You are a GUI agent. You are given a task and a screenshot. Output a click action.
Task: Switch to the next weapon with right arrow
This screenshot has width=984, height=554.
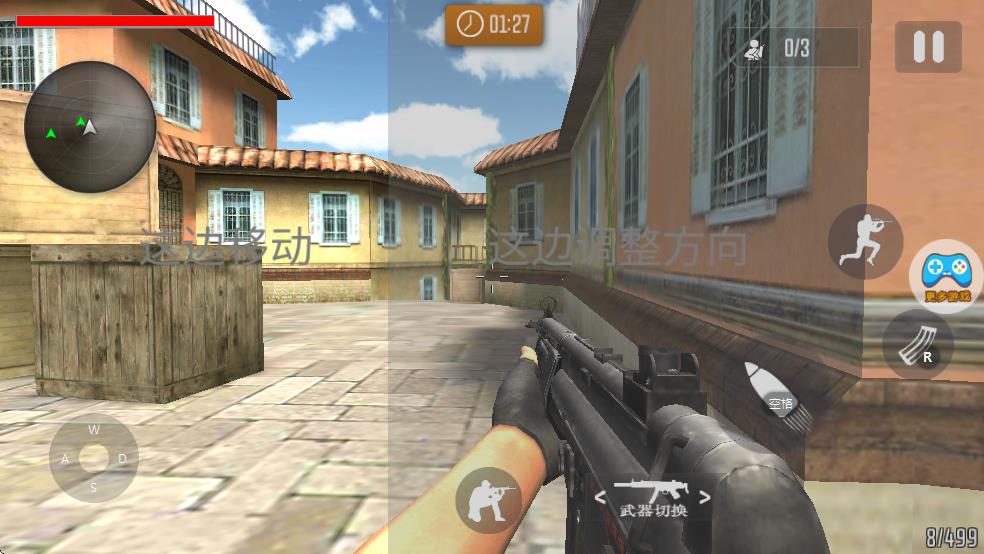click(705, 497)
